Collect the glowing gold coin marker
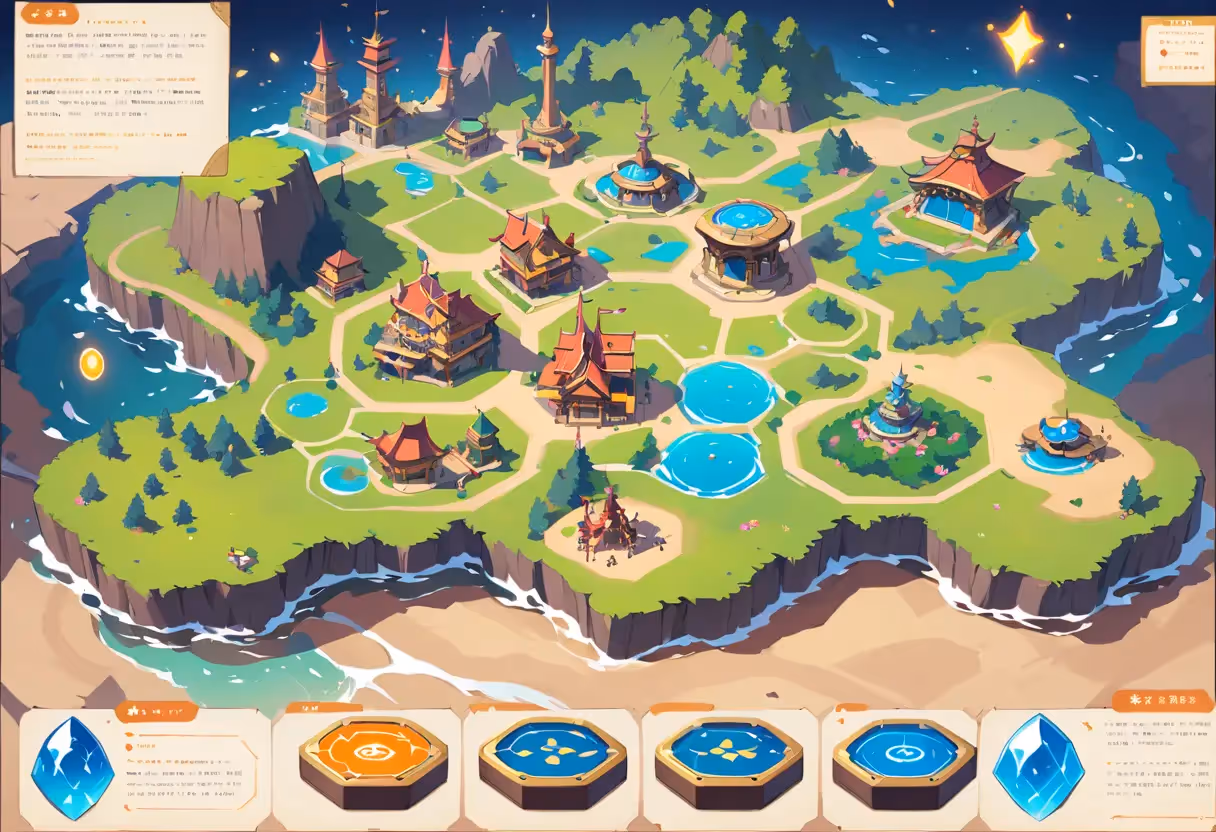Screen dimensions: 1216x832 (x=92, y=364)
